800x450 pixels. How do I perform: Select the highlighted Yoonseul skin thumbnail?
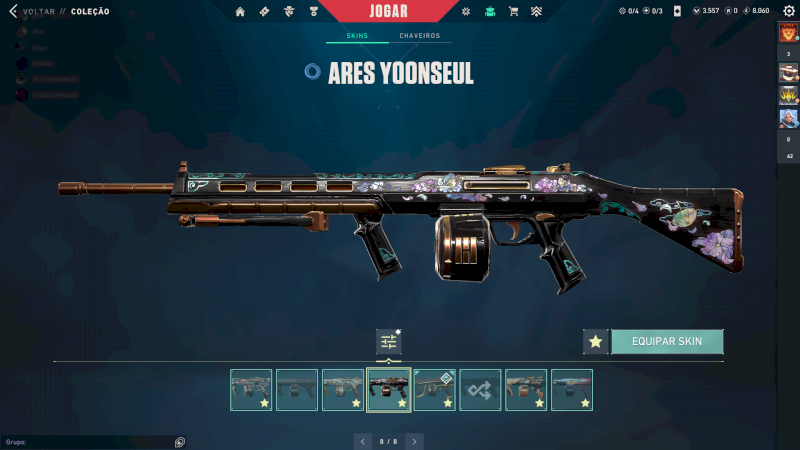(x=388, y=390)
